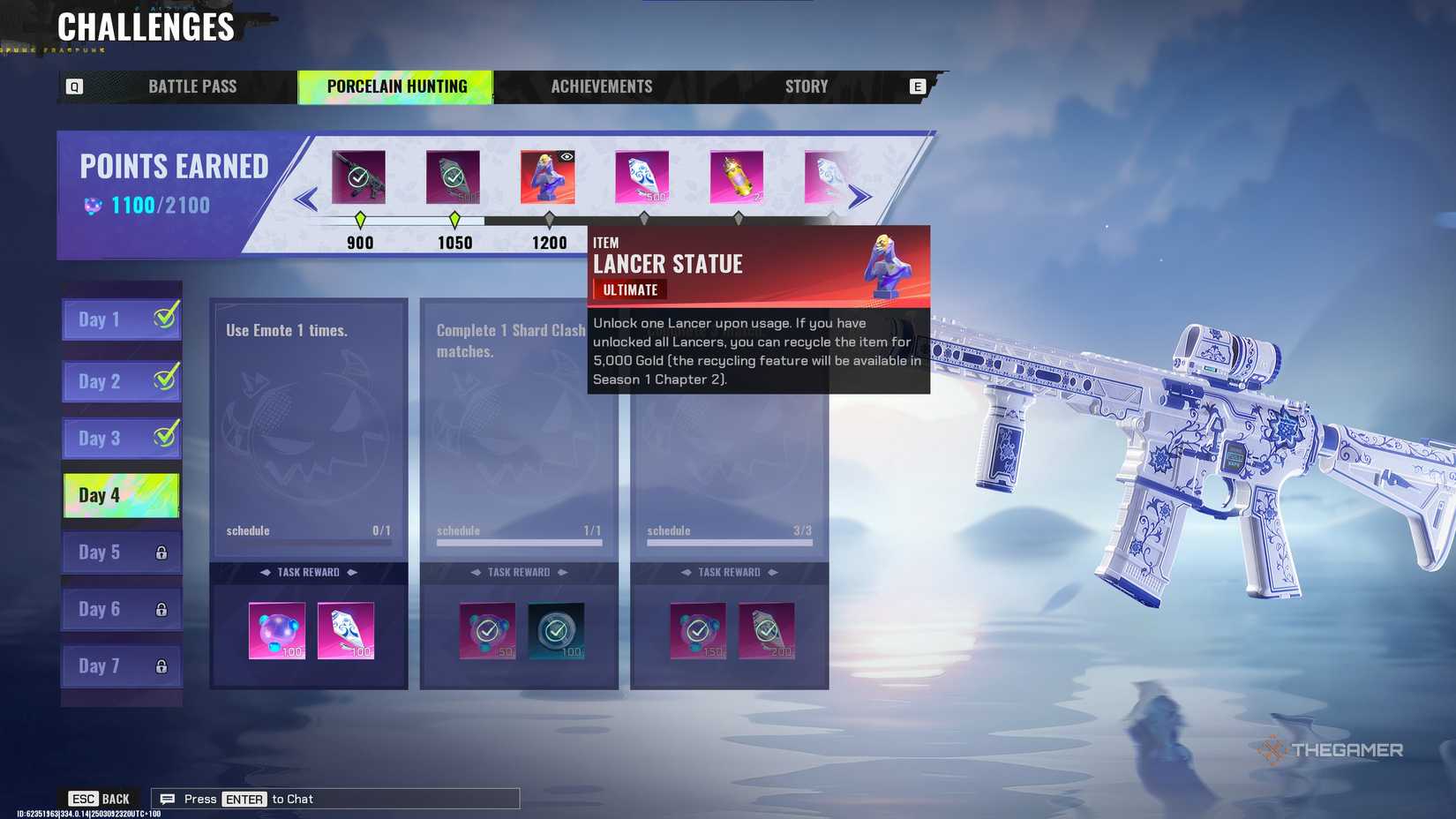The width and height of the screenshot is (1456, 819).
Task: Select the checked weapon reward at 900 points
Action: pos(358,176)
